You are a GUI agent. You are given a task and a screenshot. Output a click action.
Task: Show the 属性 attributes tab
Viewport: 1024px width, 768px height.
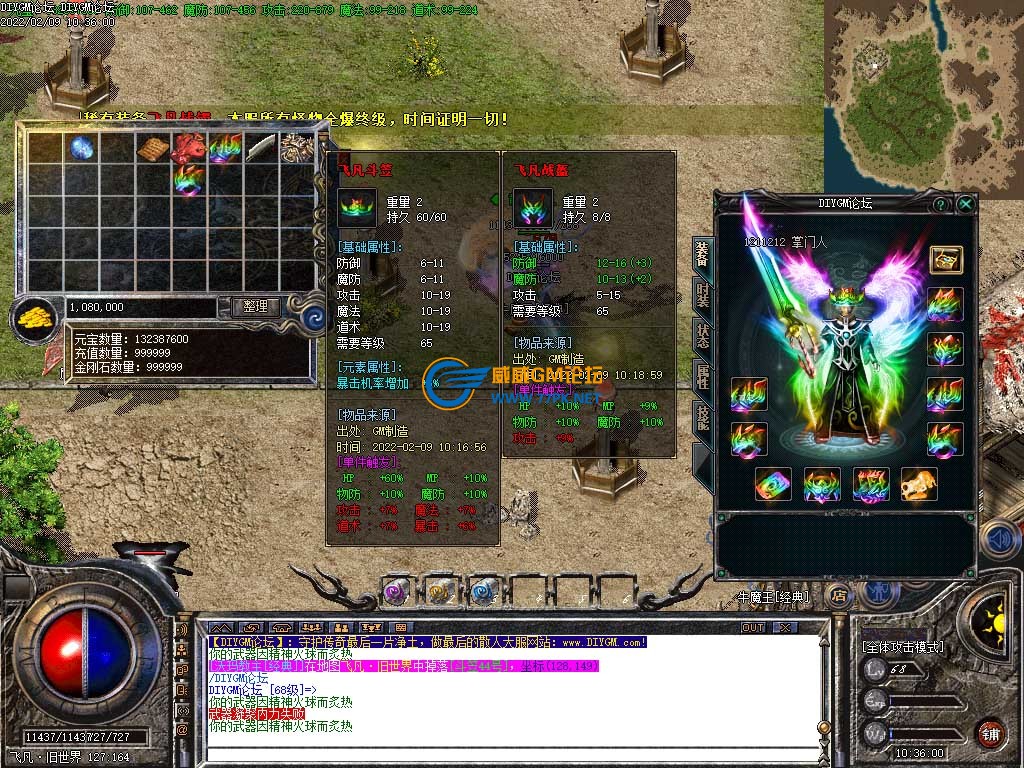(x=703, y=377)
